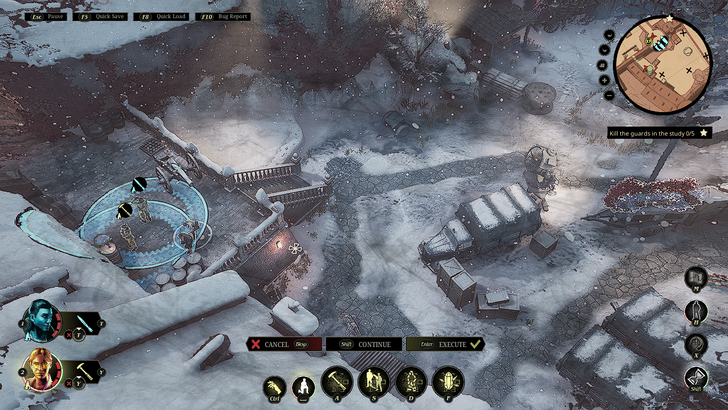Image resolution: width=728 pixels, height=410 pixels.
Task: Select the blue-tinted character portrait
Action: click(x=41, y=321)
